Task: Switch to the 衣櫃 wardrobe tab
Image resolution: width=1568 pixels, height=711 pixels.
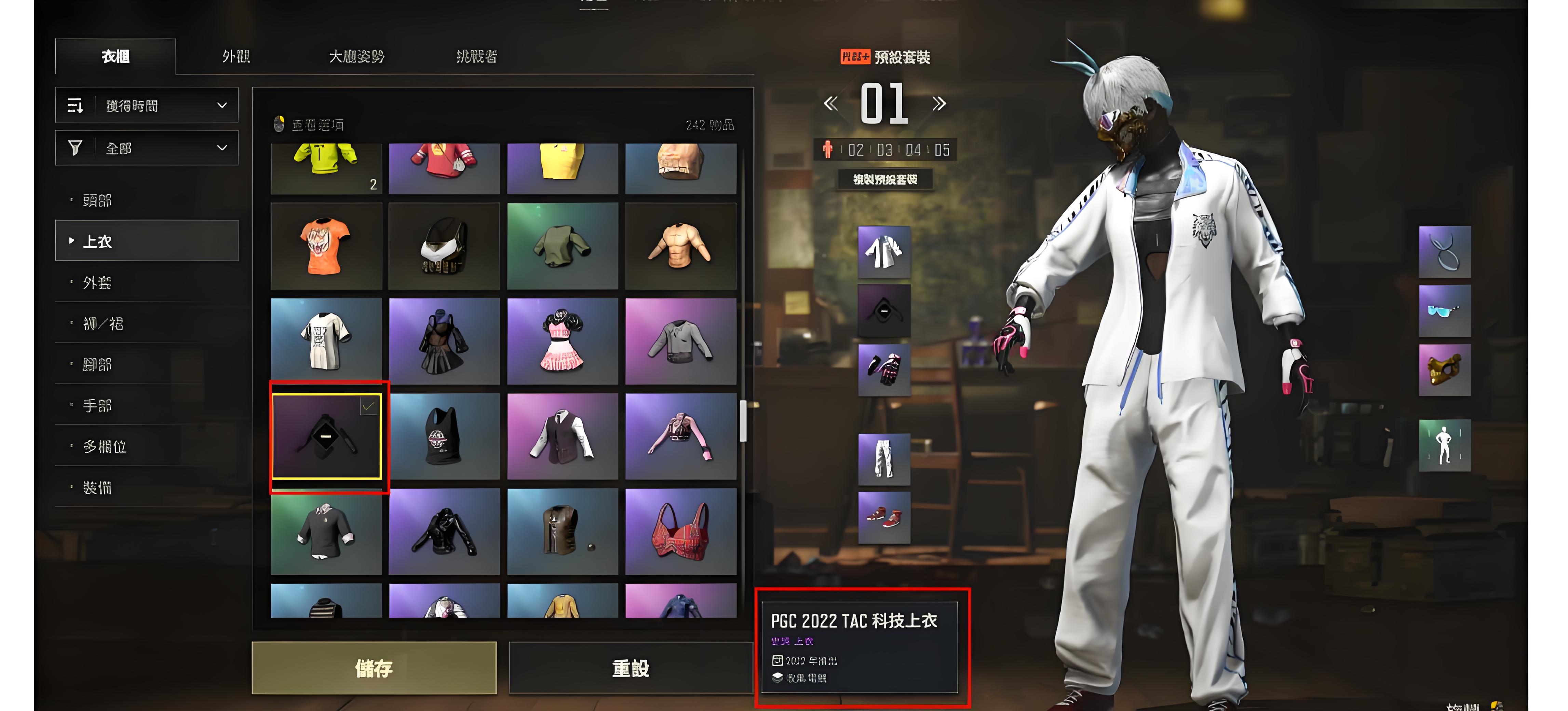Action: pos(116,57)
